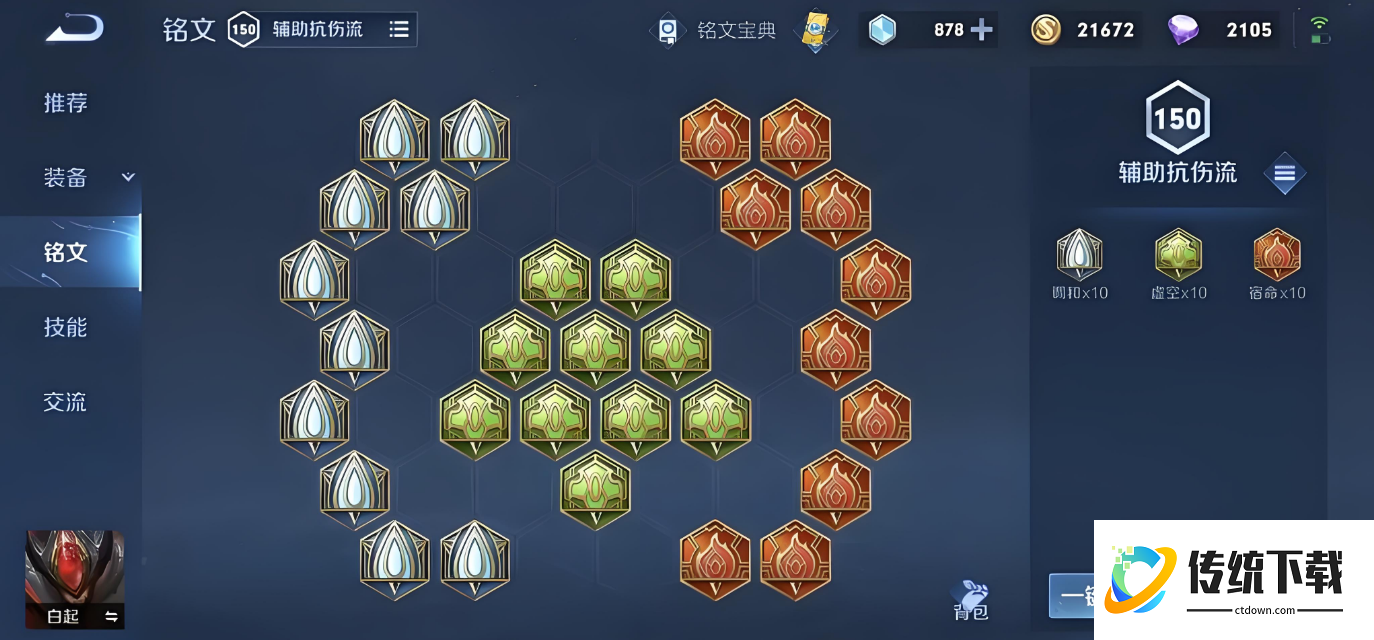Switch to the 装备 tab
Screen dimensions: 1374x640
pos(66,178)
